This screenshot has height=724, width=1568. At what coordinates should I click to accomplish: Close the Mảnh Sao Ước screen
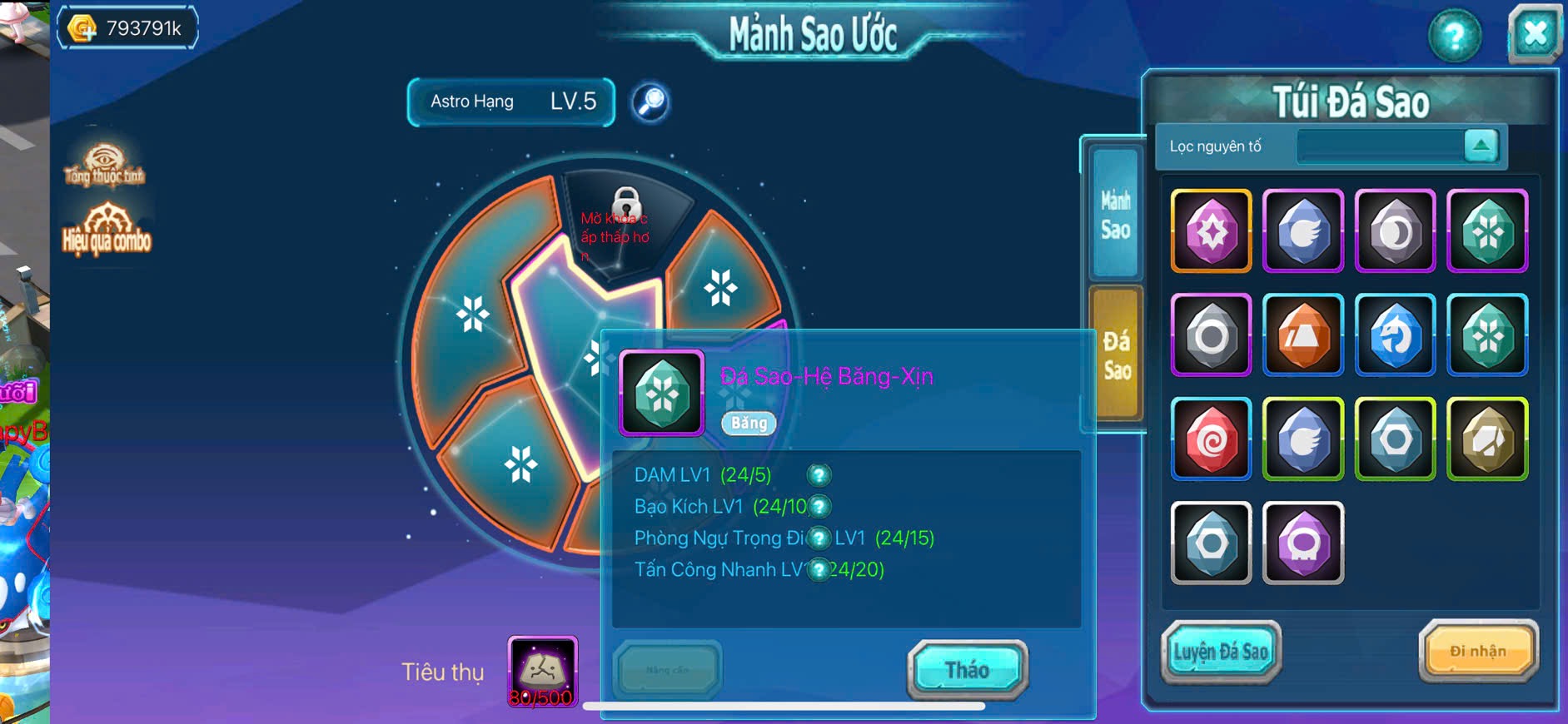pyautogui.click(x=1534, y=34)
